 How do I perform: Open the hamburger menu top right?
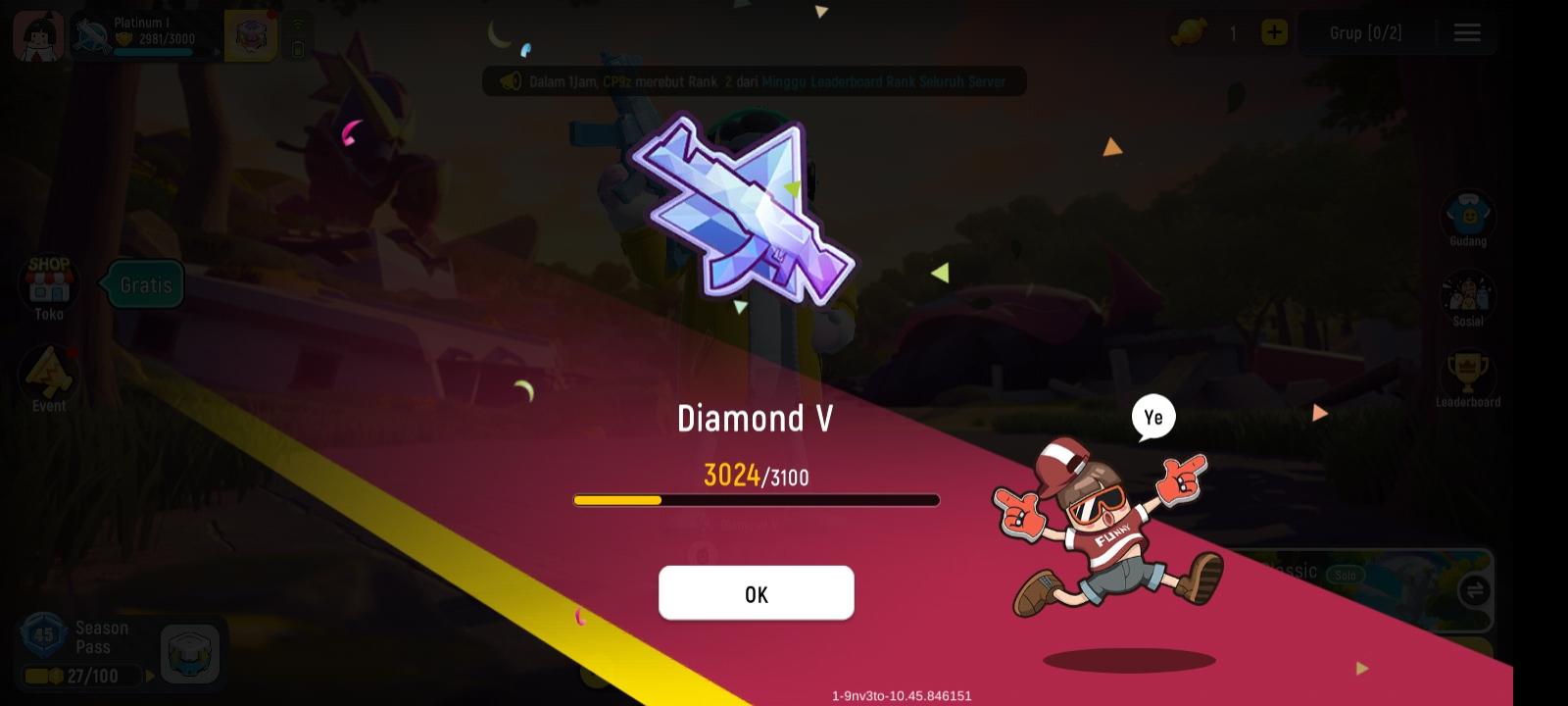[1467, 32]
